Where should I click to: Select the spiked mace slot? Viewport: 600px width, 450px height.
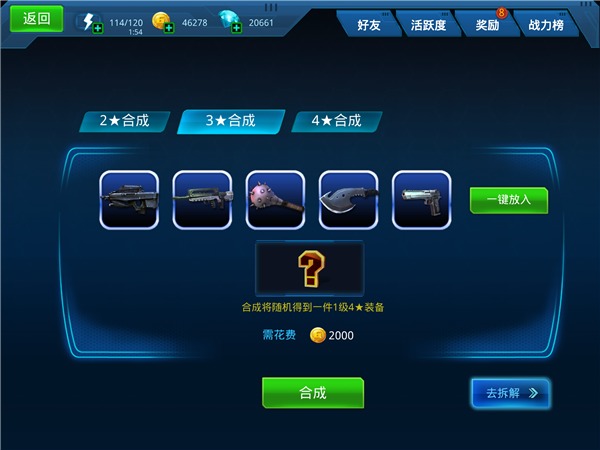point(275,200)
